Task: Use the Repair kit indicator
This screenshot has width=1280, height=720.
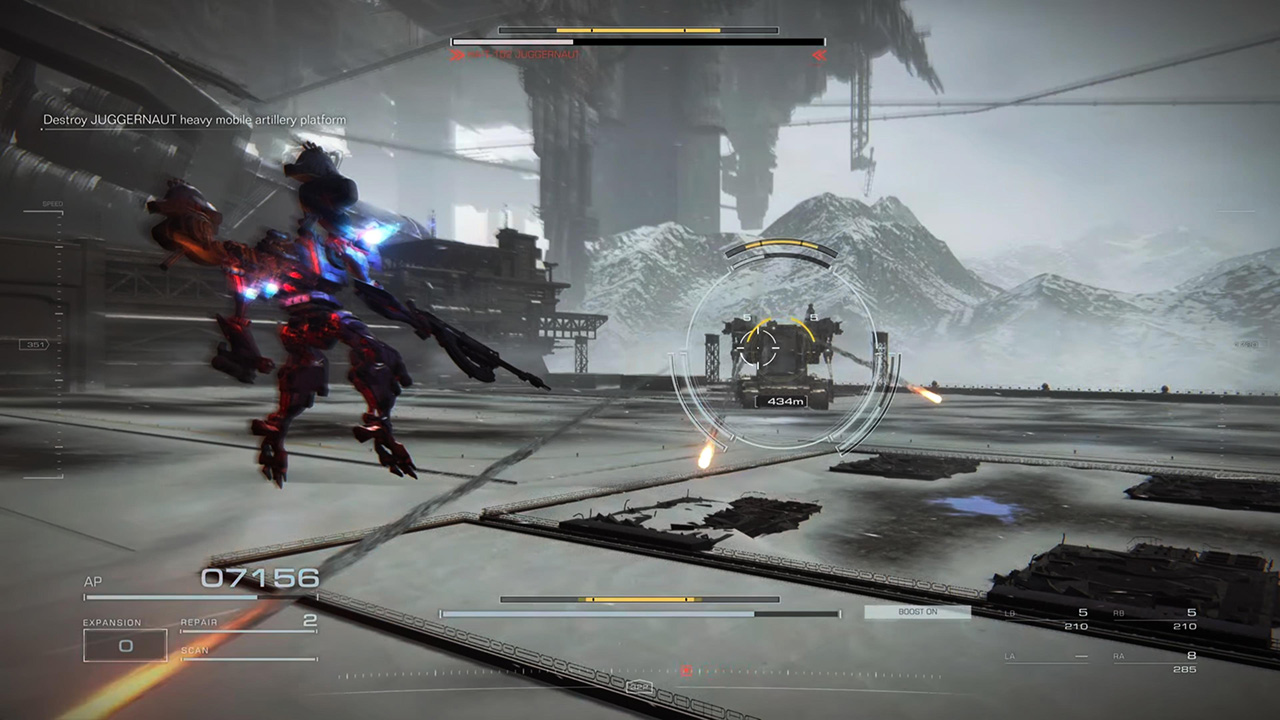Action: 248,623
